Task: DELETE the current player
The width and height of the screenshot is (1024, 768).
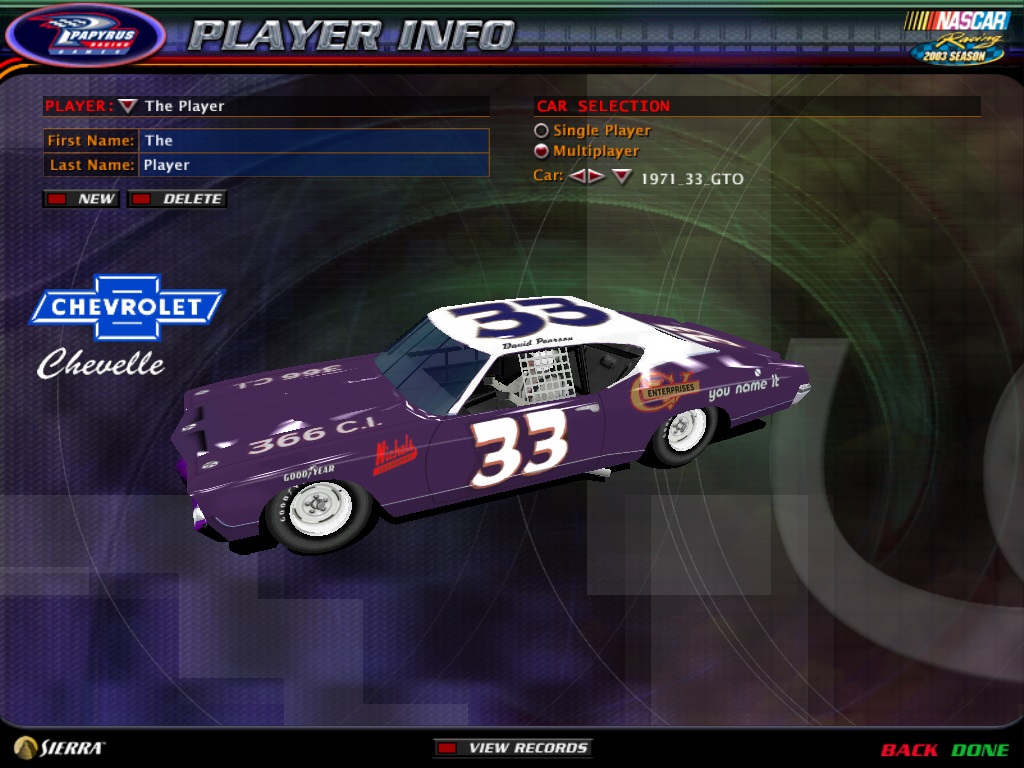Action: pyautogui.click(x=178, y=199)
